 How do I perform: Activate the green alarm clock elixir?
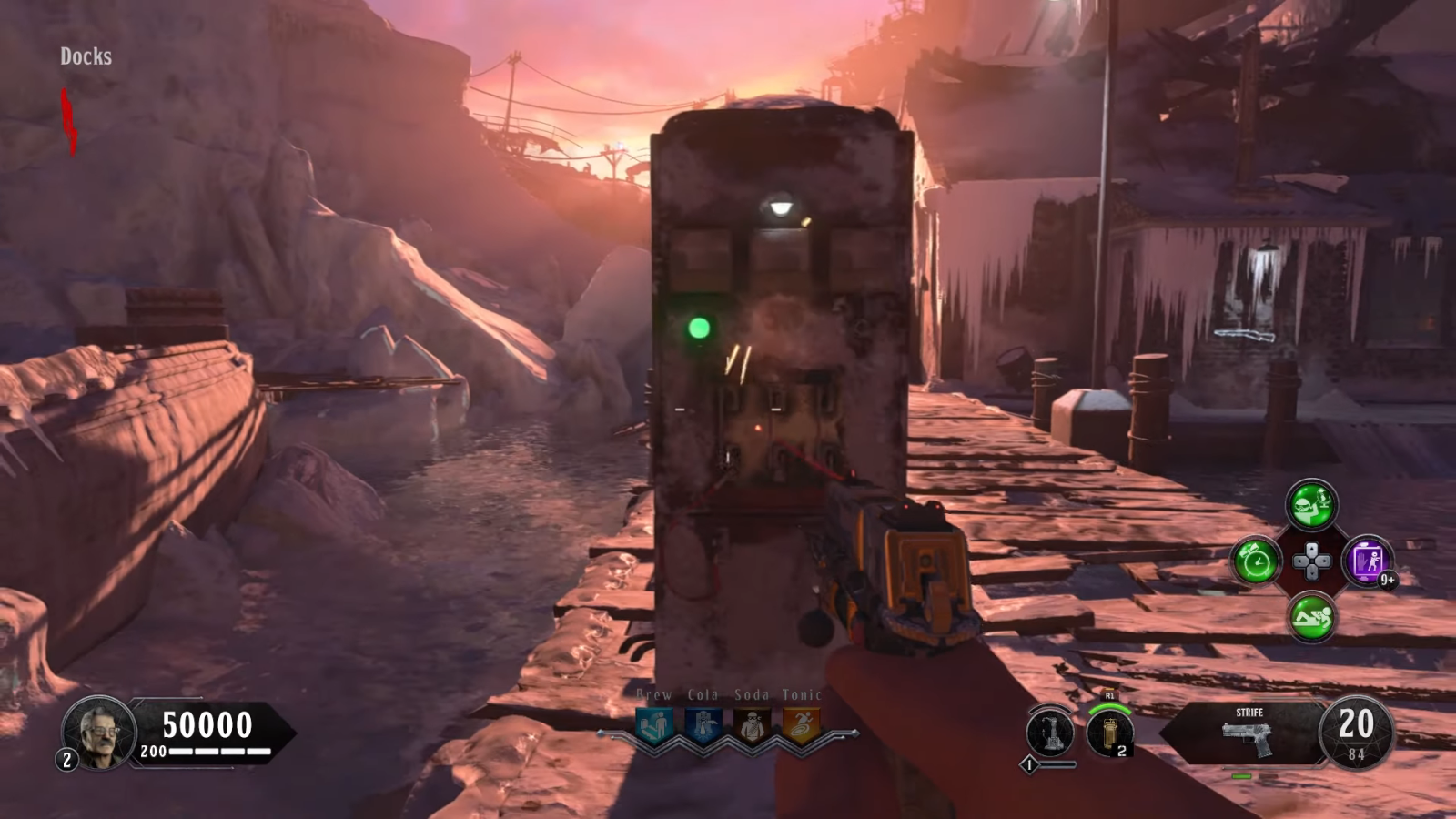tap(1257, 561)
